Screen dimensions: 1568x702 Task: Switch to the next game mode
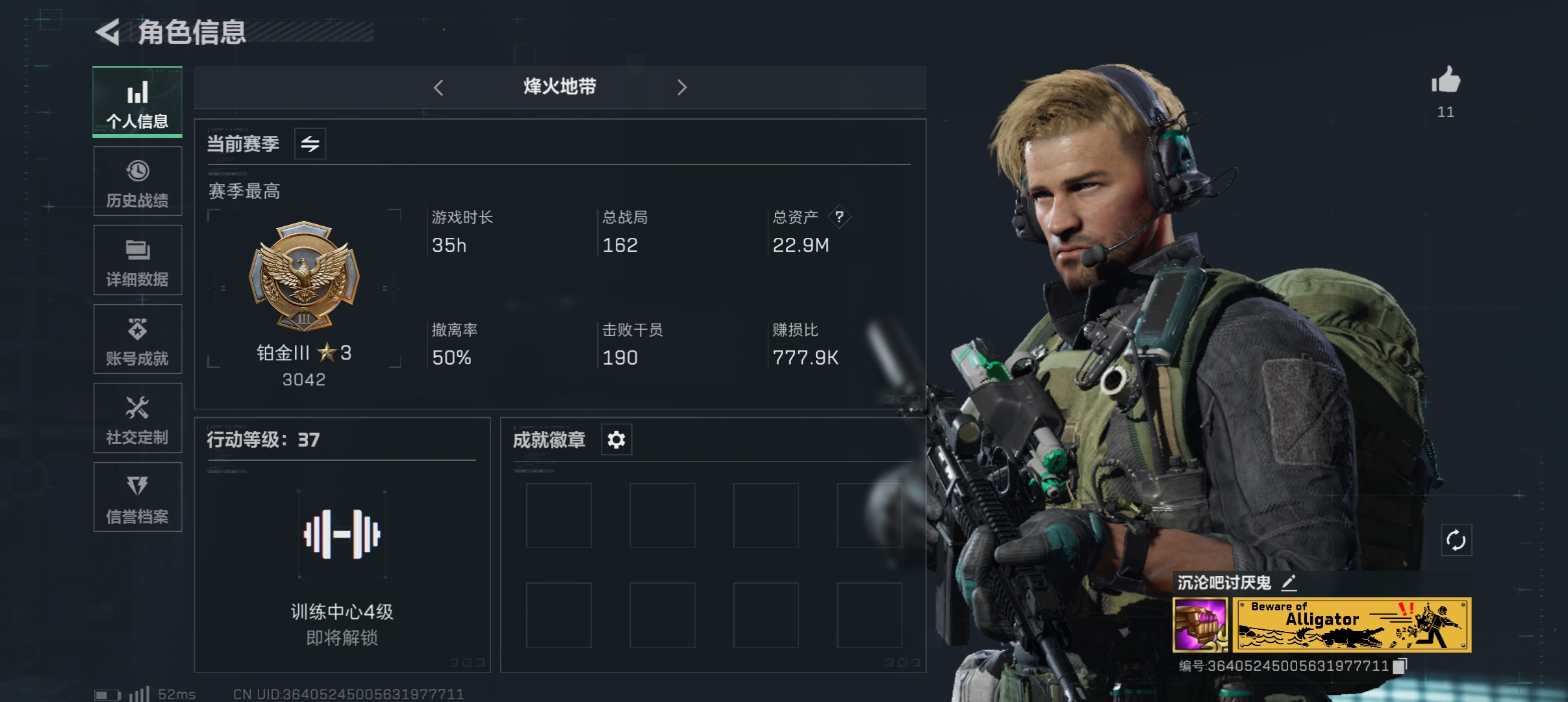pyautogui.click(x=683, y=88)
